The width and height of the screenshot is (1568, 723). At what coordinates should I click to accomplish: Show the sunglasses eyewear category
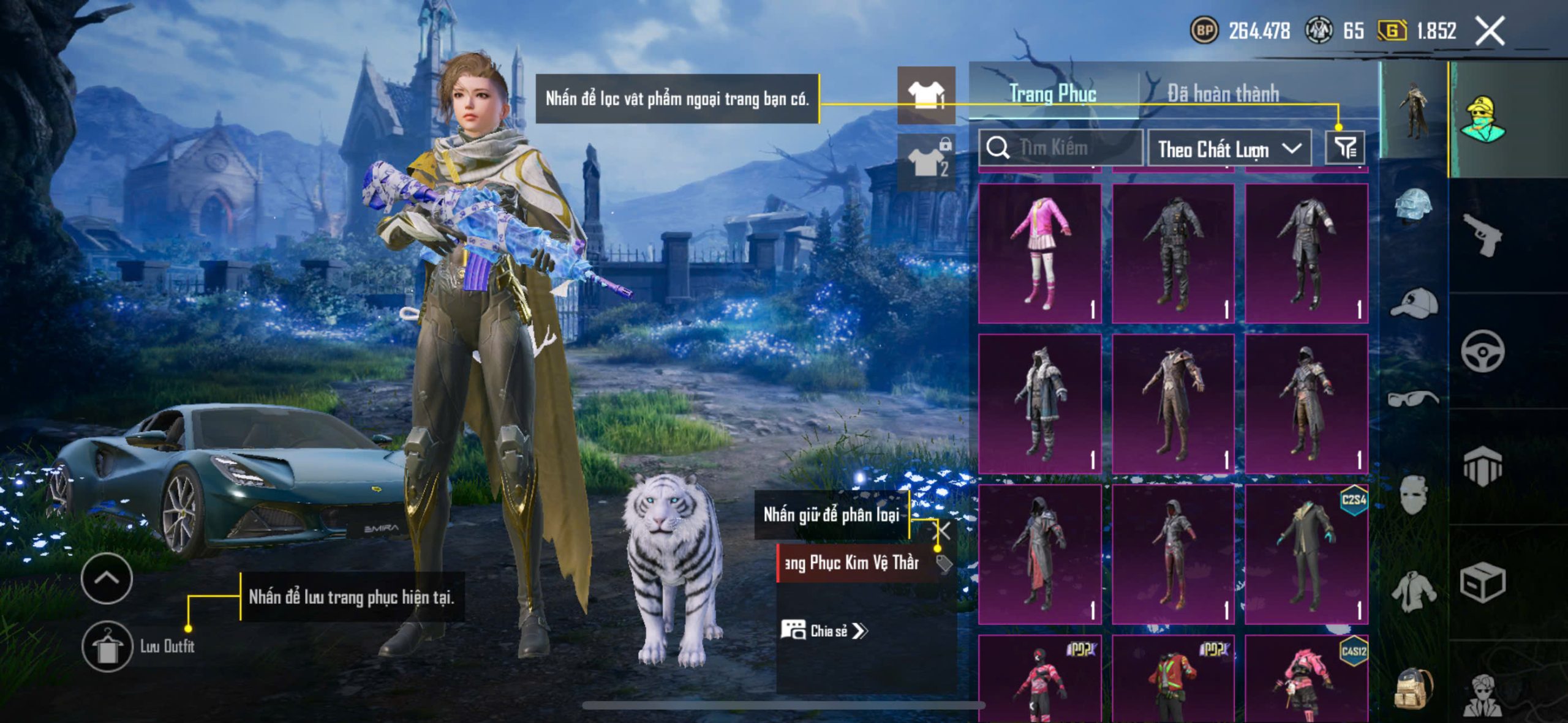click(1414, 399)
